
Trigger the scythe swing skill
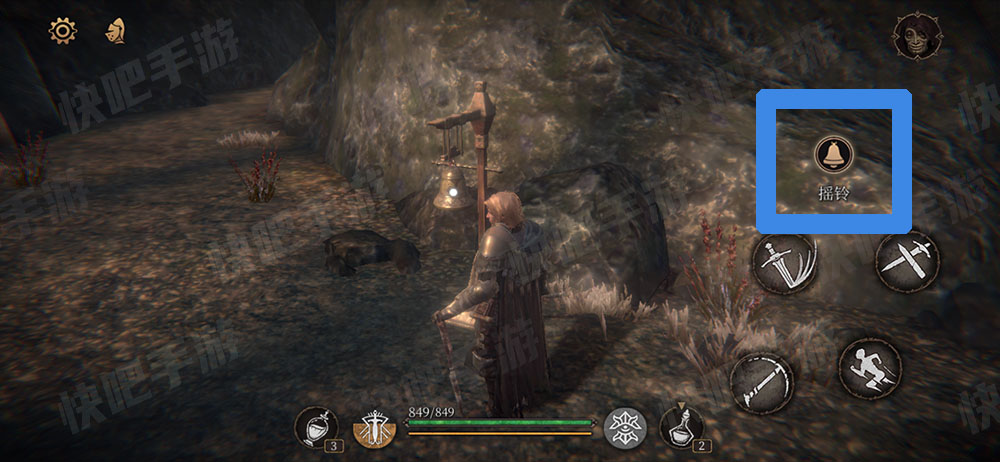coord(761,381)
